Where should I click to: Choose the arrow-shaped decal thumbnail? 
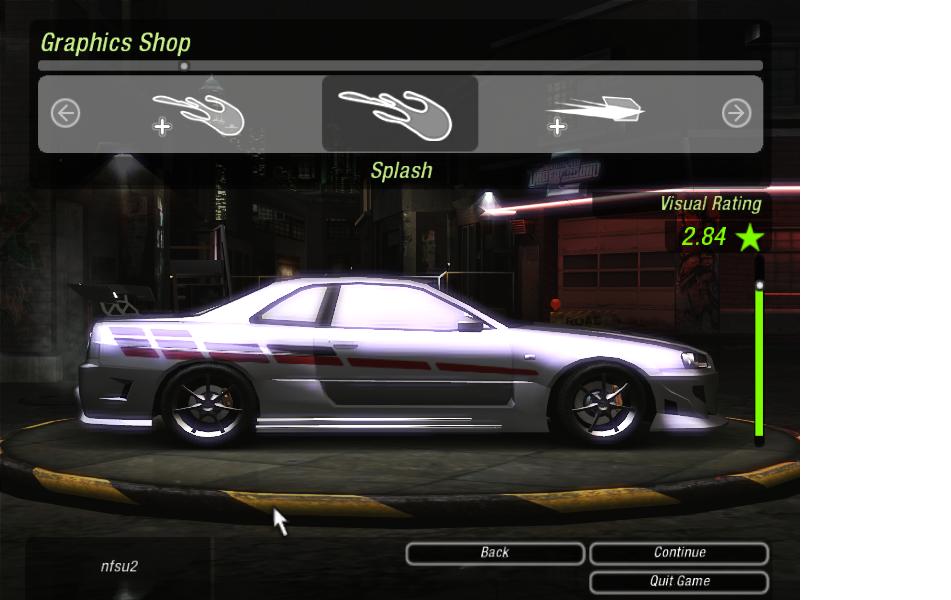click(x=597, y=114)
